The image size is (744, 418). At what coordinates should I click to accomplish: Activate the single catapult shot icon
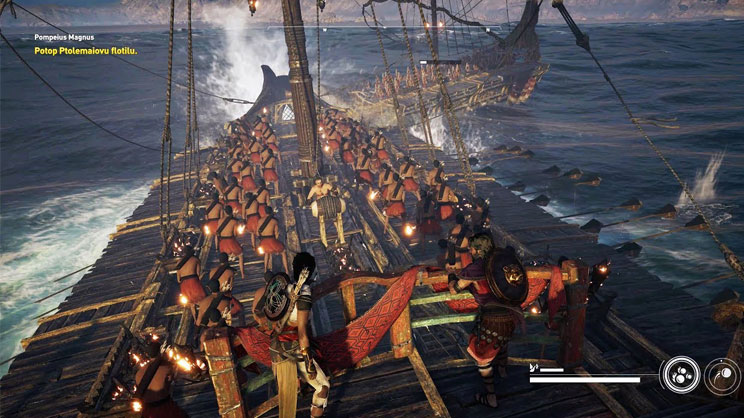coord(722,376)
